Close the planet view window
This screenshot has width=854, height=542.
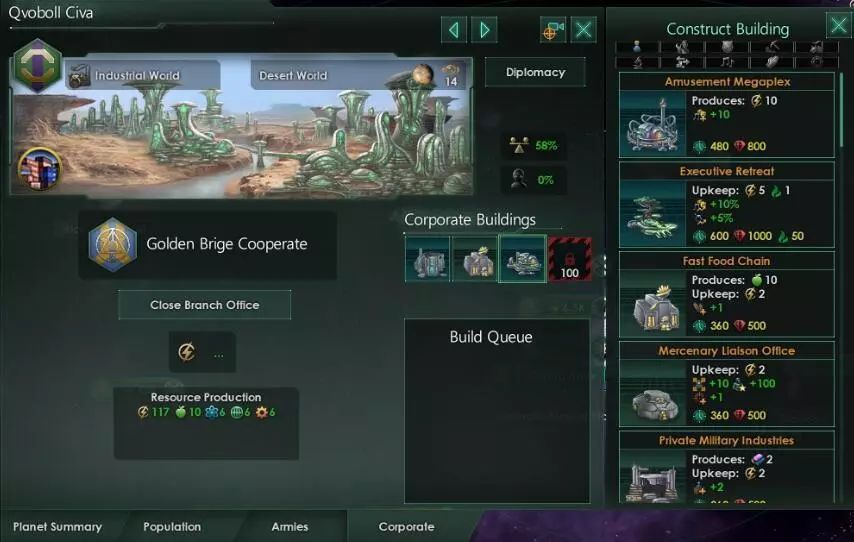584,30
